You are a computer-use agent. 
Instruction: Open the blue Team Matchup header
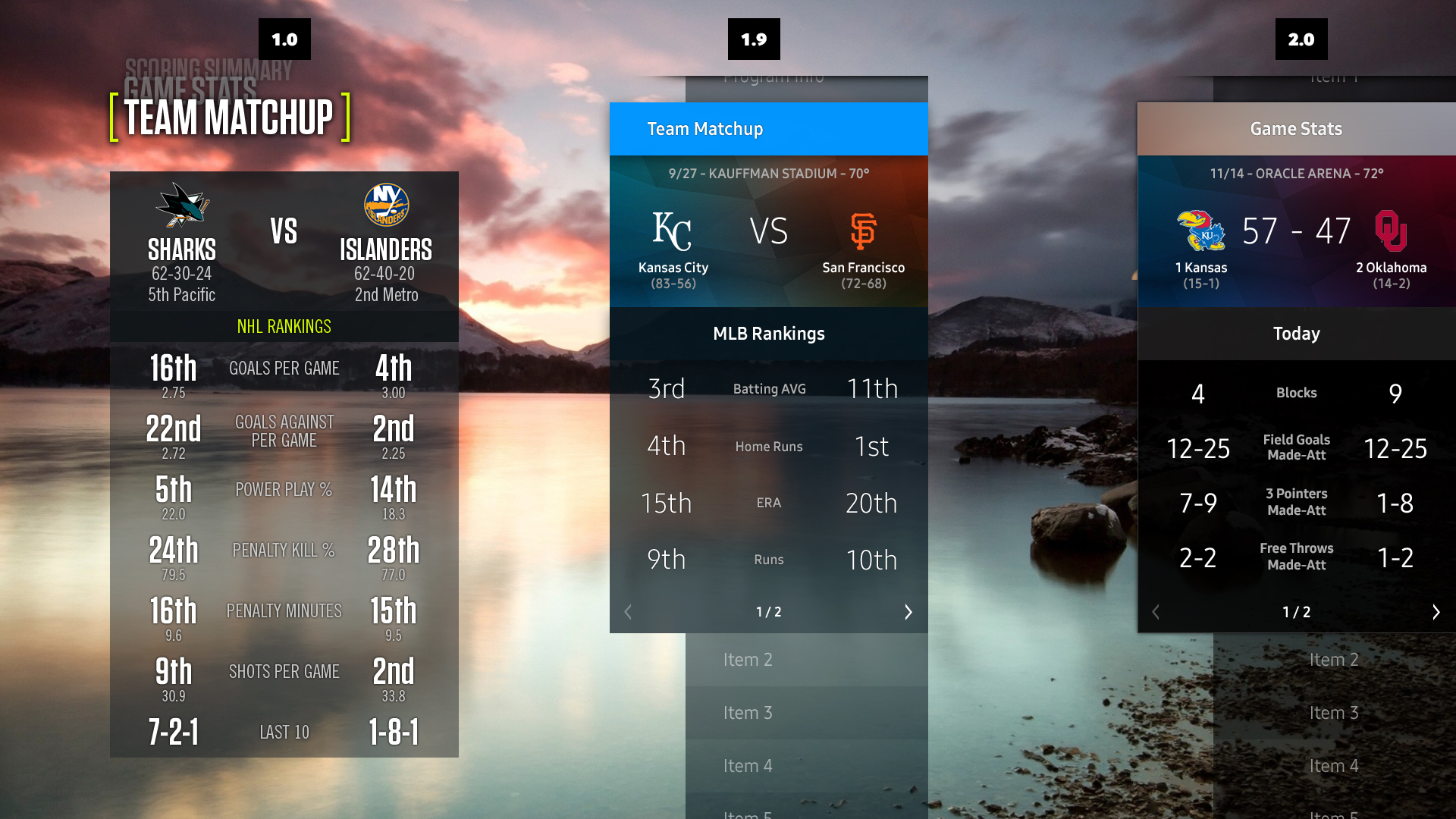(x=768, y=129)
